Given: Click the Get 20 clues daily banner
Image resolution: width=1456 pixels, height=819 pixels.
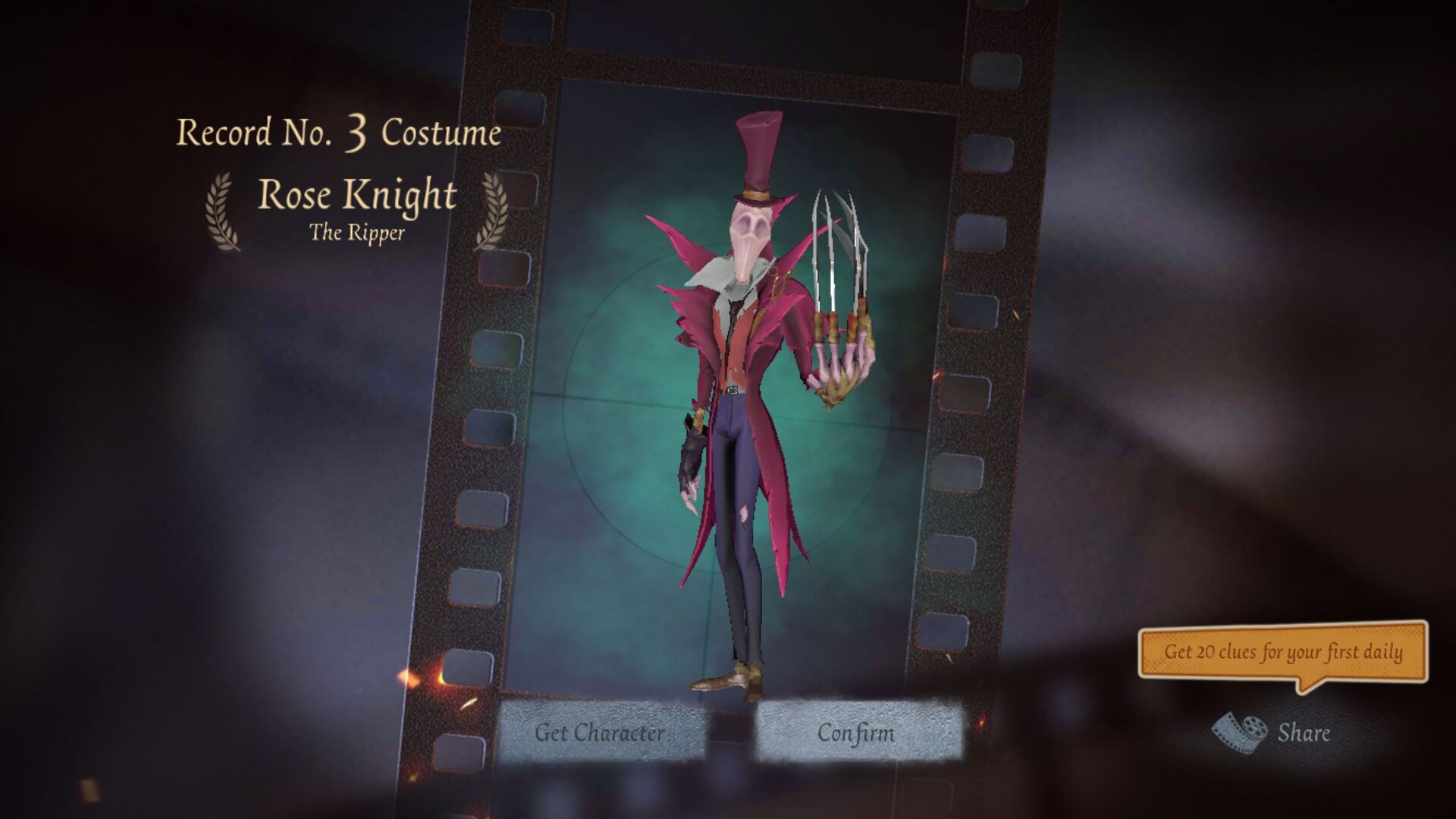Looking at the screenshot, I should (1289, 652).
